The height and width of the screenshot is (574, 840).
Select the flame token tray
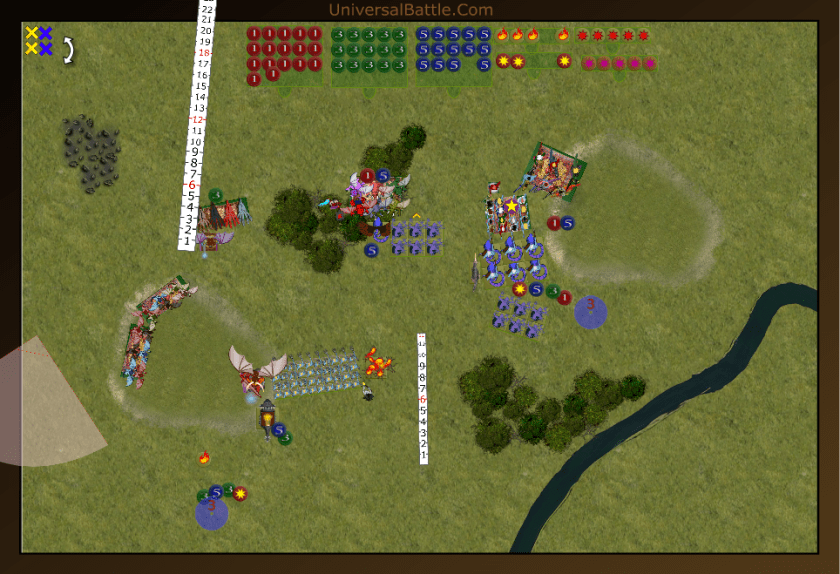coord(532,35)
